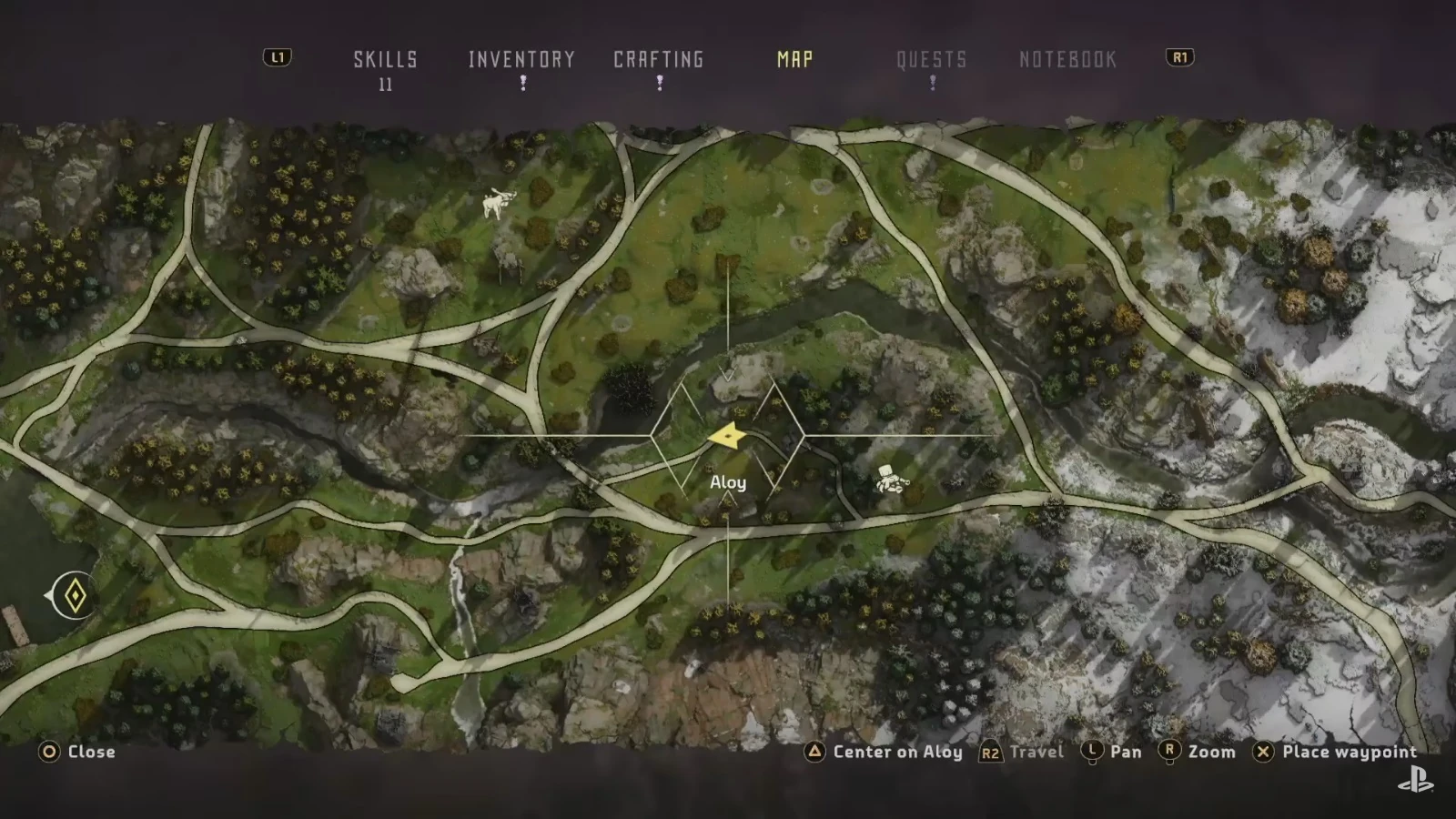This screenshot has width=1456, height=819.
Task: Switch to the Skills tab
Action: click(x=385, y=60)
